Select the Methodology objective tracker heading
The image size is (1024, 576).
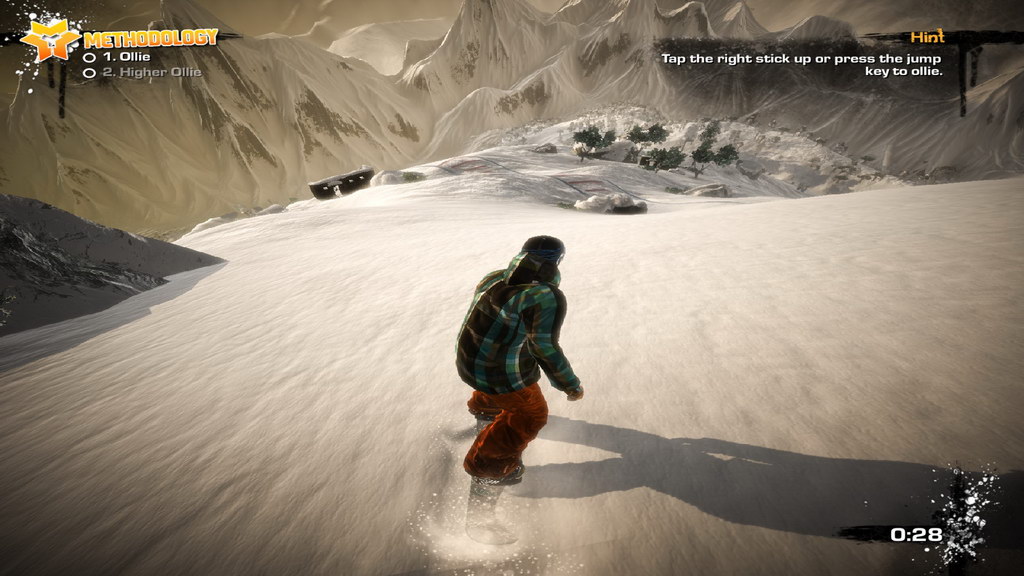(150, 39)
